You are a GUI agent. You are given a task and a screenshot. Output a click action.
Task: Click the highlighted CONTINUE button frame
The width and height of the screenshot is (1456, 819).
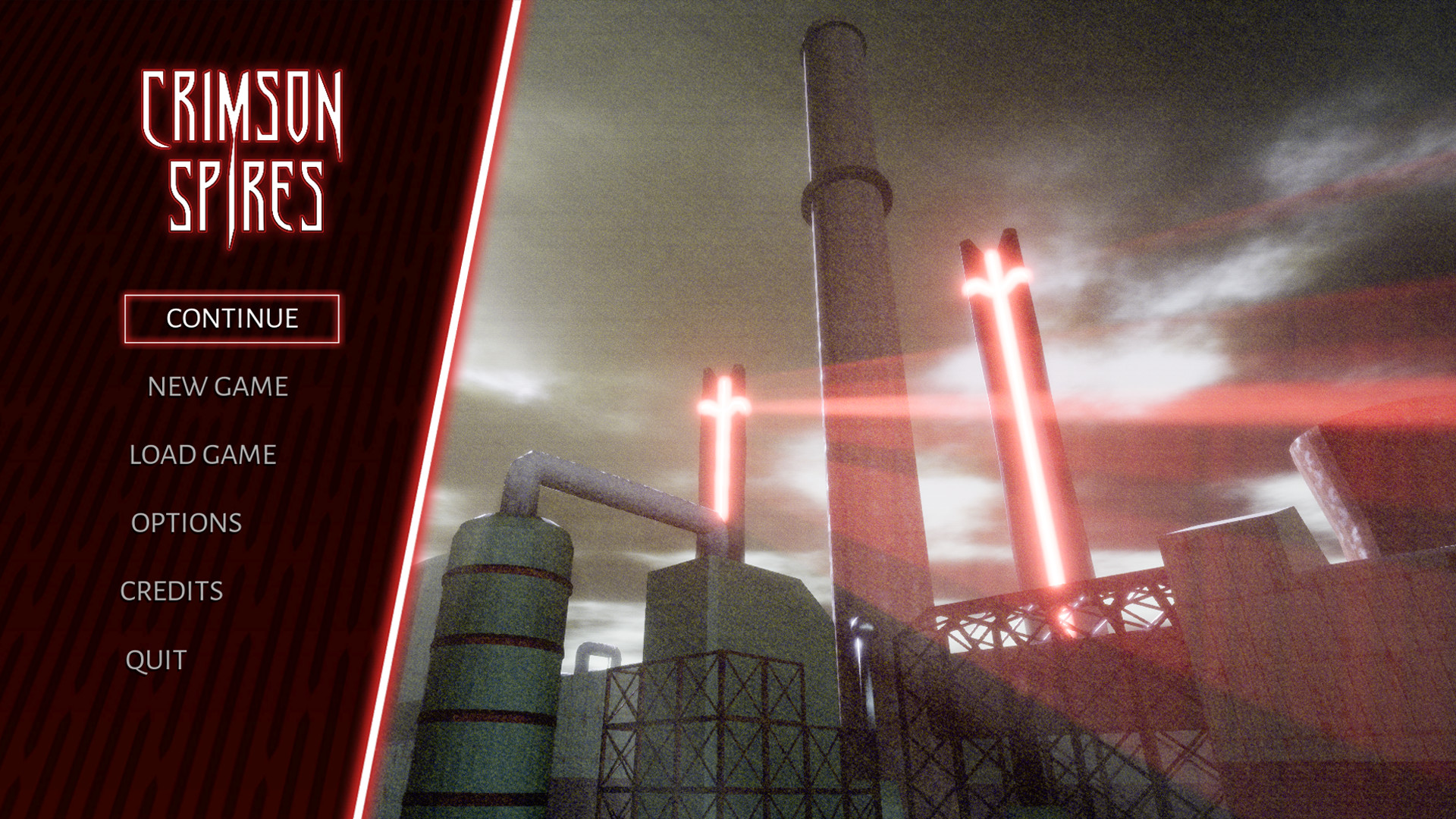click(x=231, y=318)
